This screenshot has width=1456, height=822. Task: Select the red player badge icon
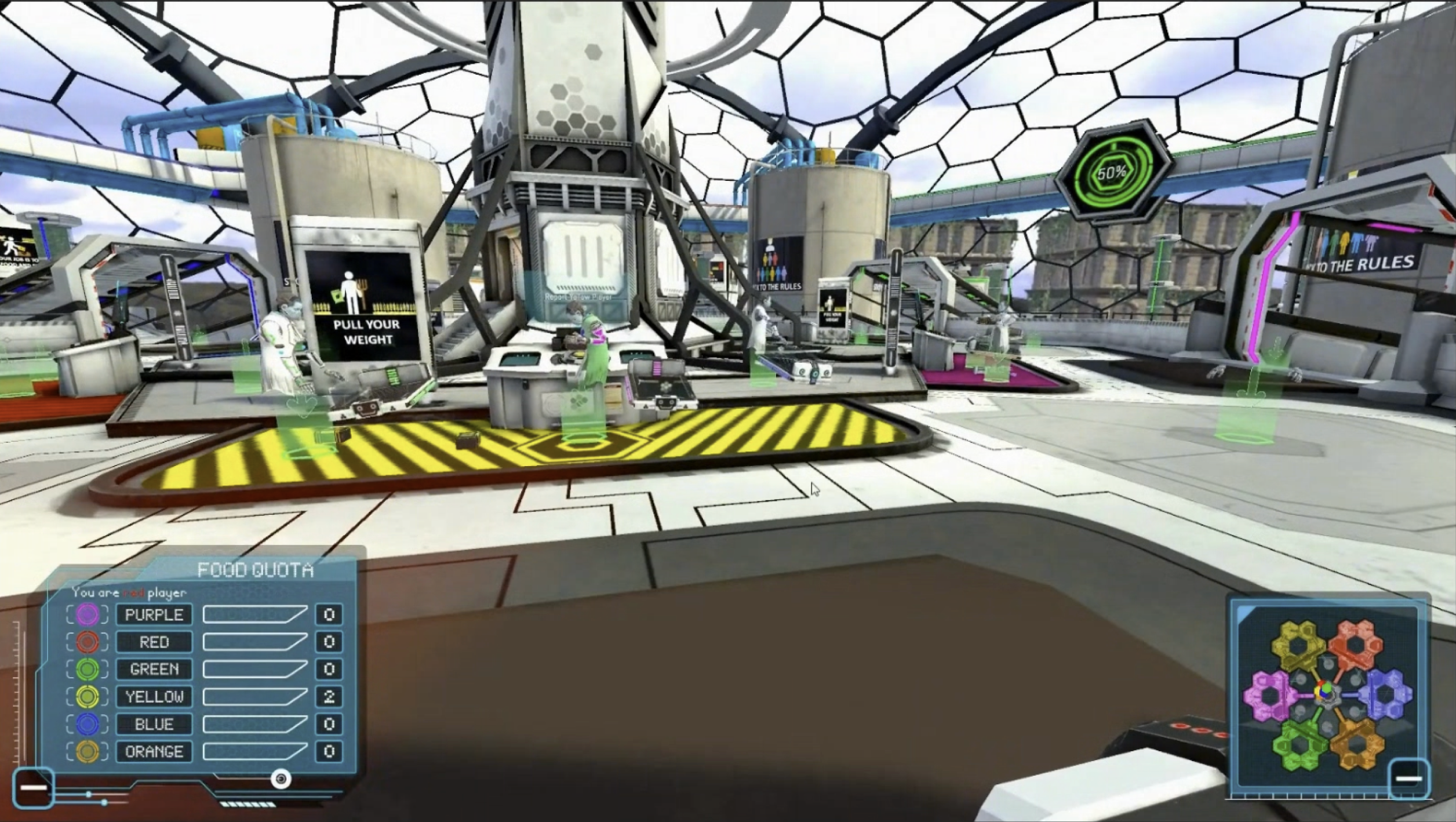88,642
